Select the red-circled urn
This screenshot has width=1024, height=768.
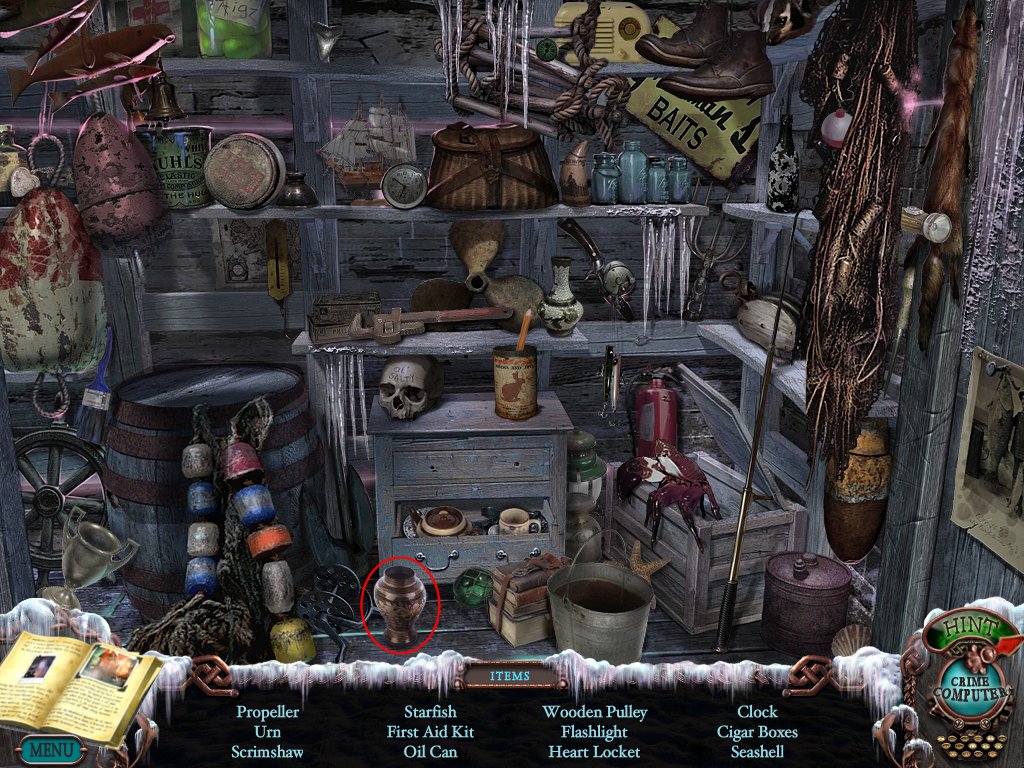400,604
